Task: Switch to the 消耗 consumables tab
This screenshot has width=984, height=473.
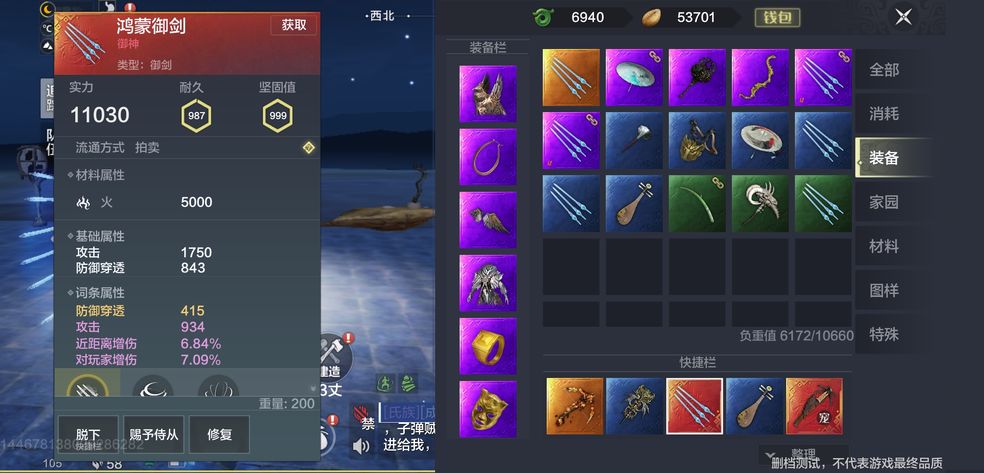Action: pyautogui.click(x=884, y=113)
